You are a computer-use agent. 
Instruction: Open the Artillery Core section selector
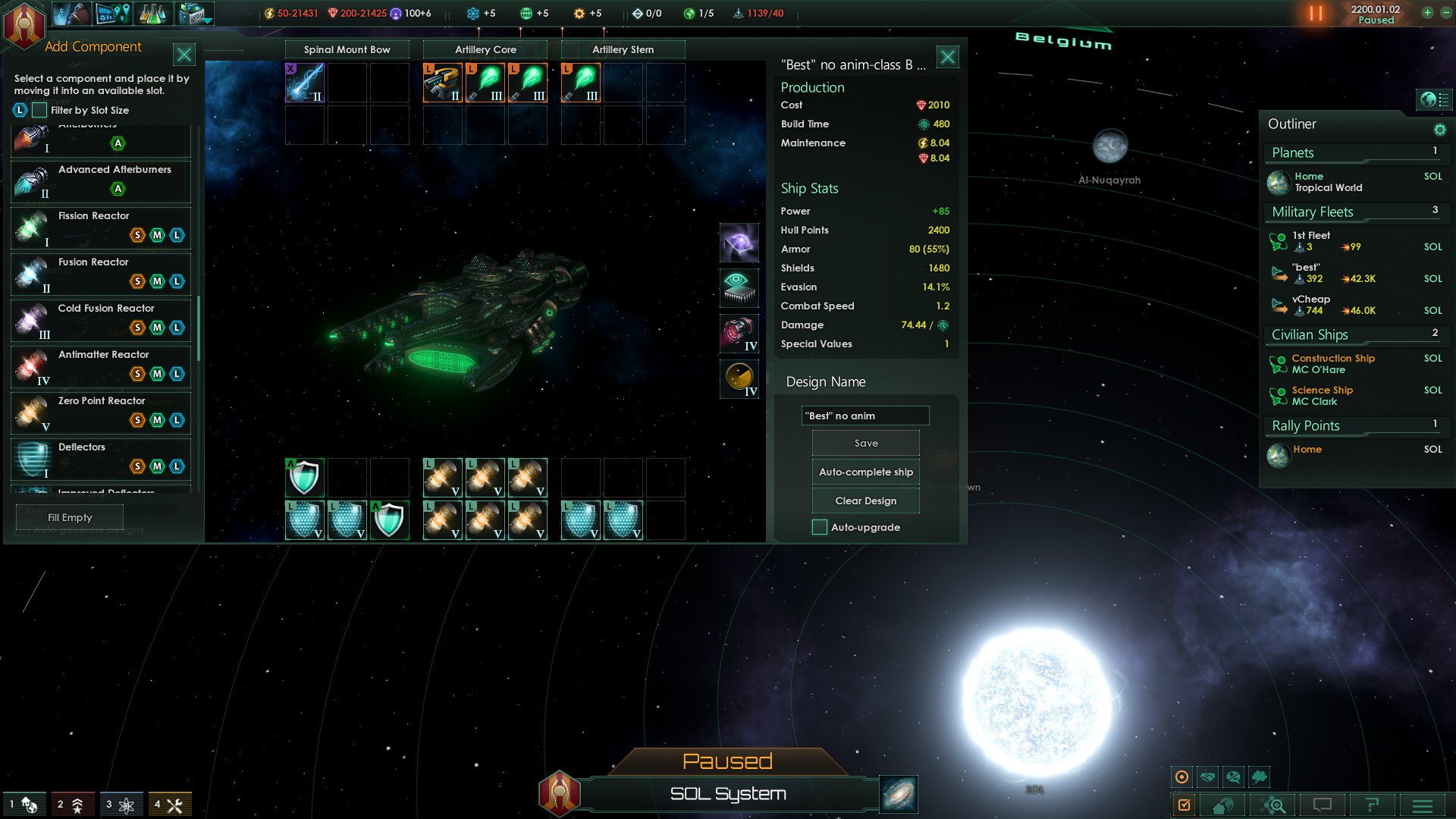point(485,50)
